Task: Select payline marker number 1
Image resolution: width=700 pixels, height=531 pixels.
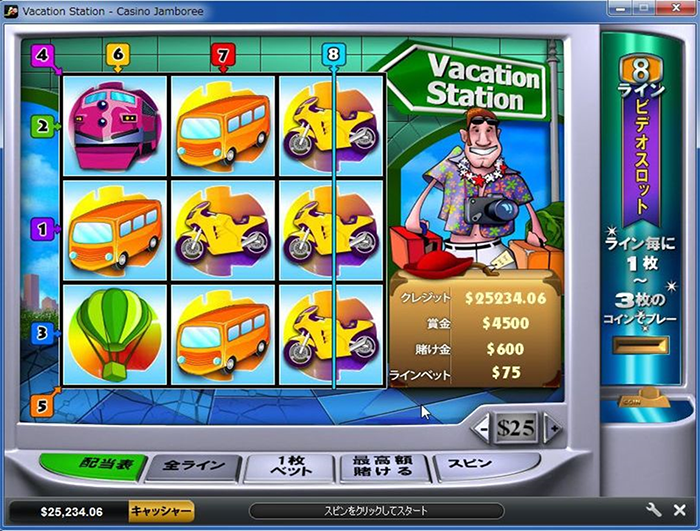Action: pyautogui.click(x=42, y=229)
